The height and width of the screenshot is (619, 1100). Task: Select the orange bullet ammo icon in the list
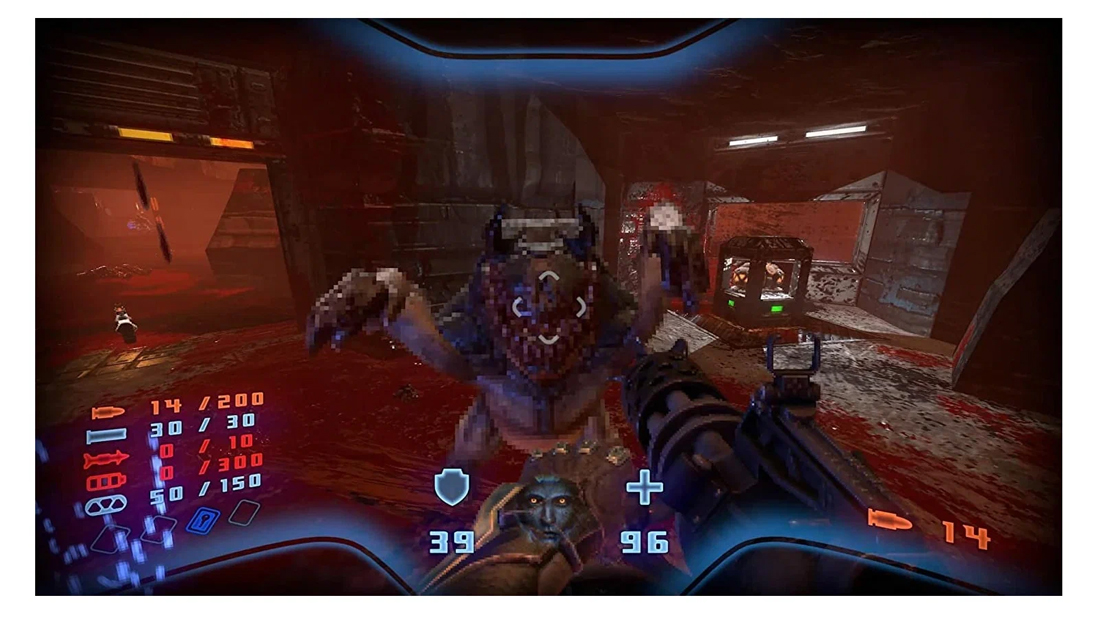[108, 412]
